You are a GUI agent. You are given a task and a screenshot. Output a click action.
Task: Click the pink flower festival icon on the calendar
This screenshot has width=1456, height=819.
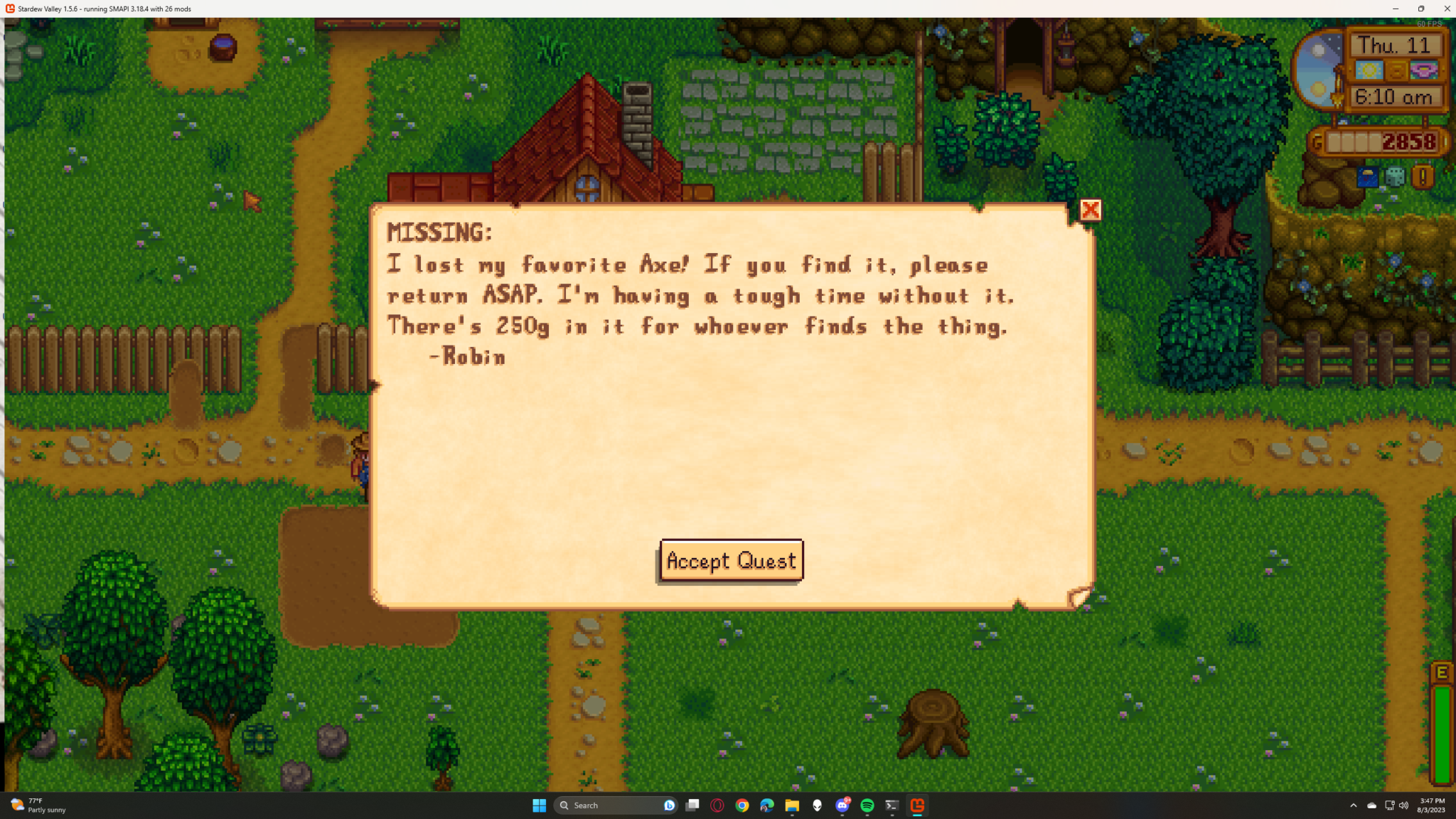pyautogui.click(x=1423, y=70)
